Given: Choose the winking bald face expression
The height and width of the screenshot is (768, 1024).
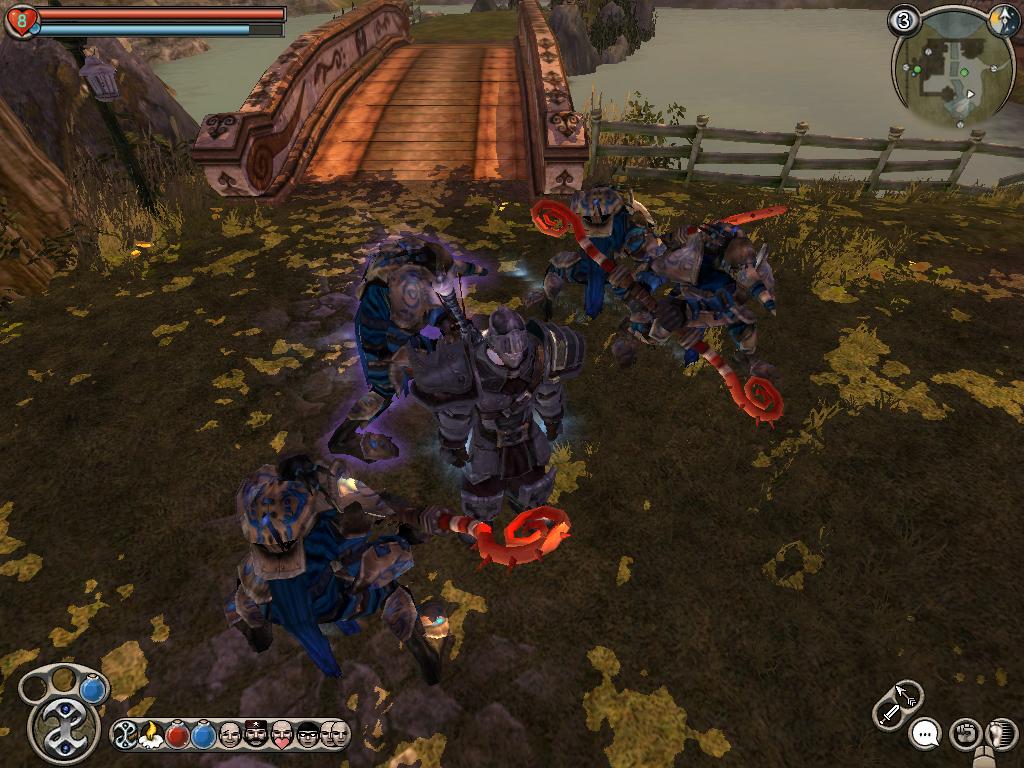Looking at the screenshot, I should pos(230,736).
